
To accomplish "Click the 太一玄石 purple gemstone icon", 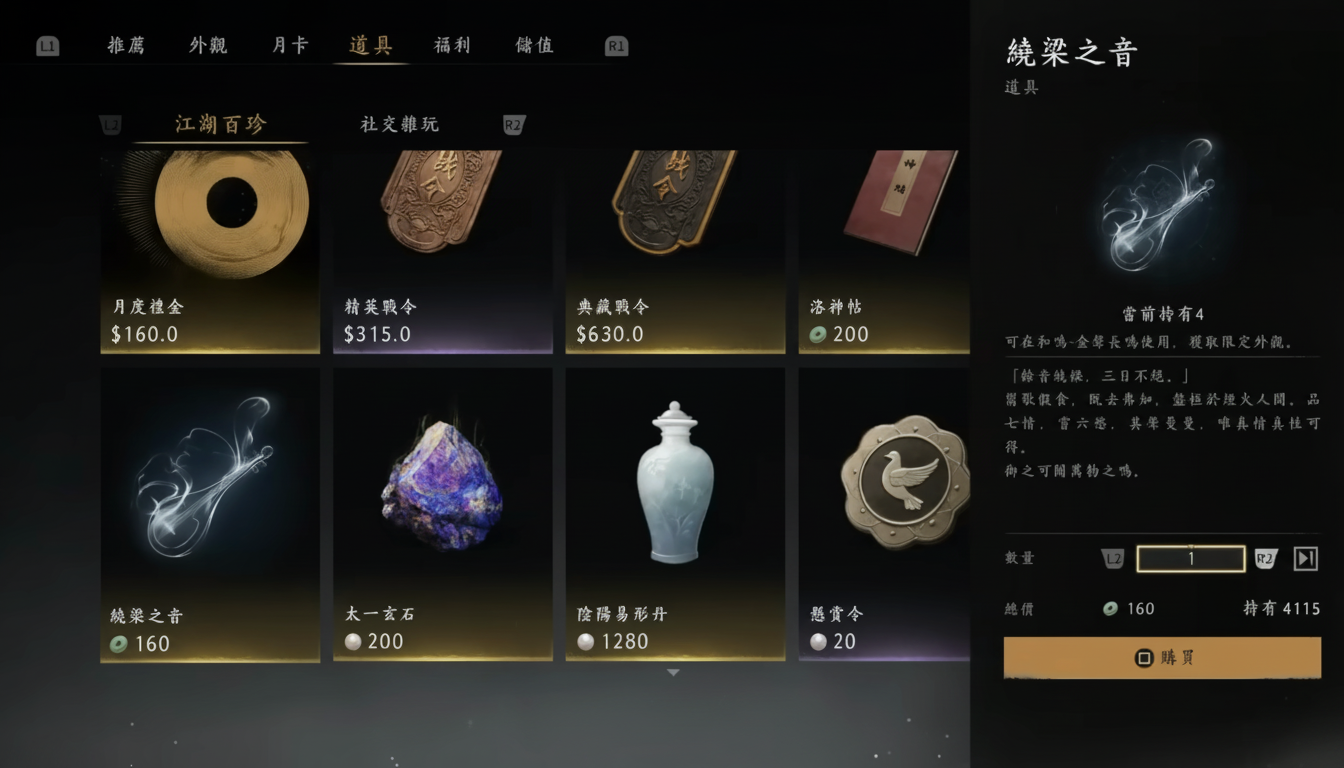I will (442, 490).
